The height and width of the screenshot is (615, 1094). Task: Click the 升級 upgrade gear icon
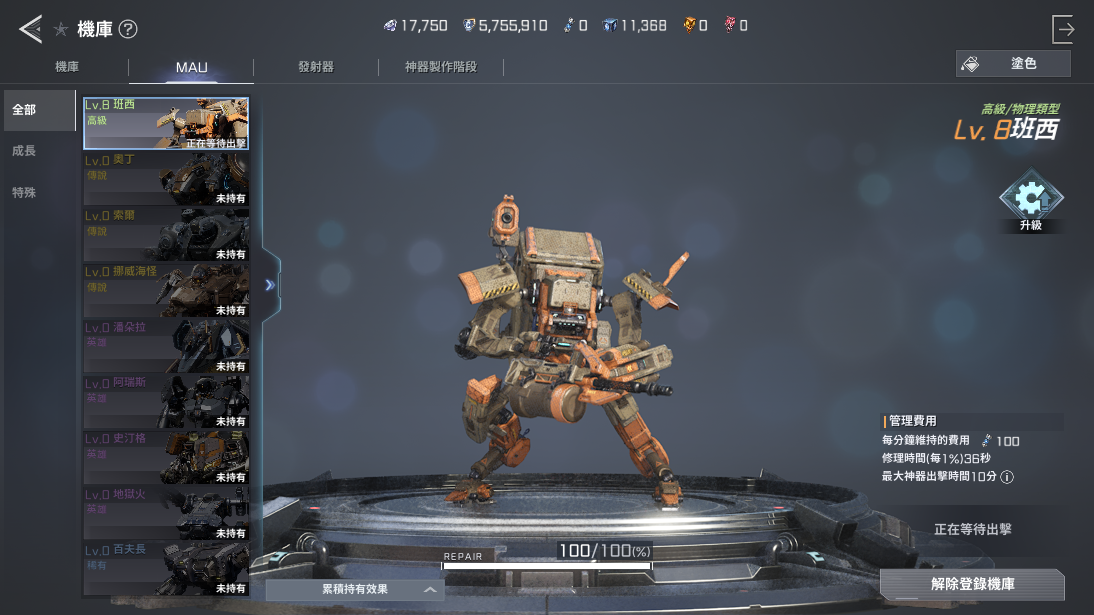pos(1030,201)
